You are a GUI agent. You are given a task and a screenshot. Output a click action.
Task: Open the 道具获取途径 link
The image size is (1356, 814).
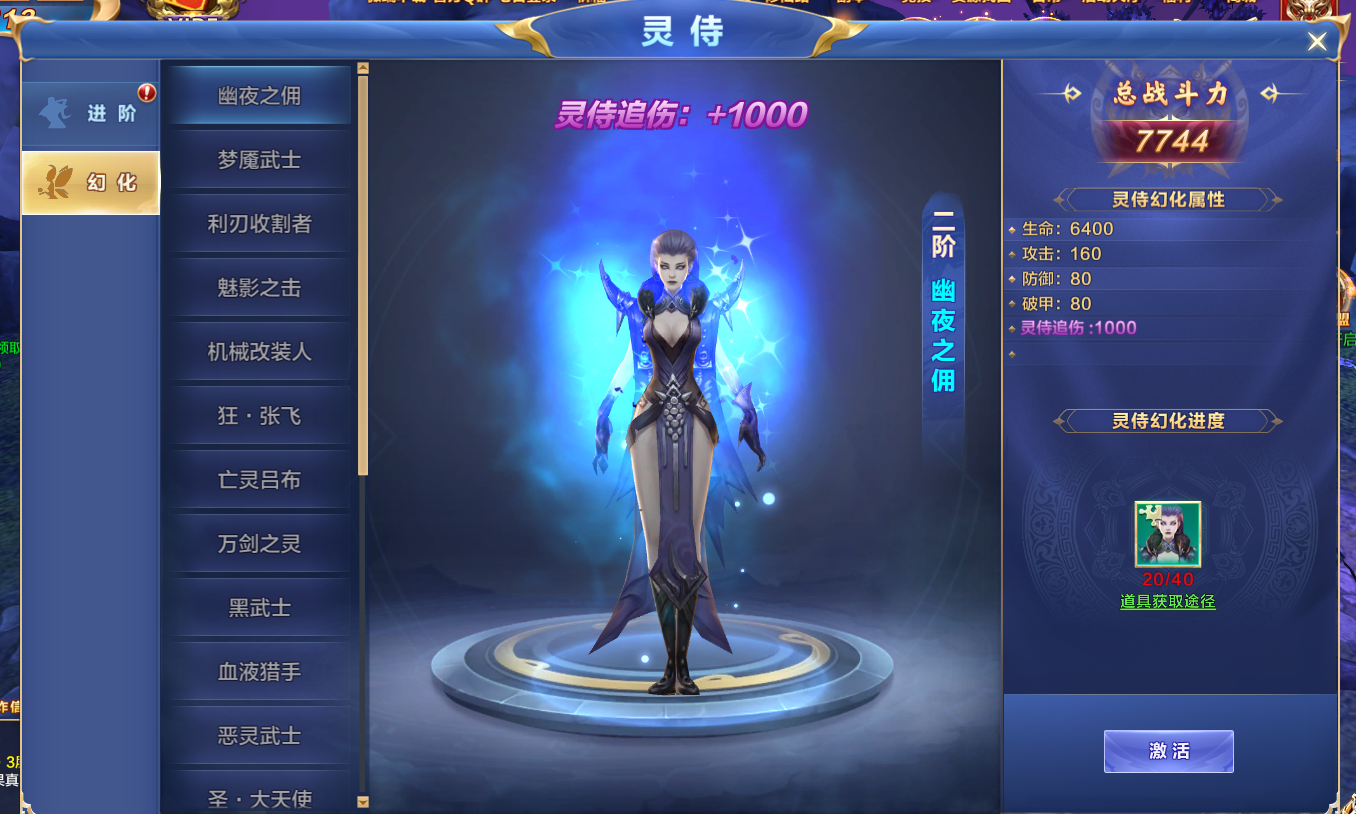tap(1168, 601)
